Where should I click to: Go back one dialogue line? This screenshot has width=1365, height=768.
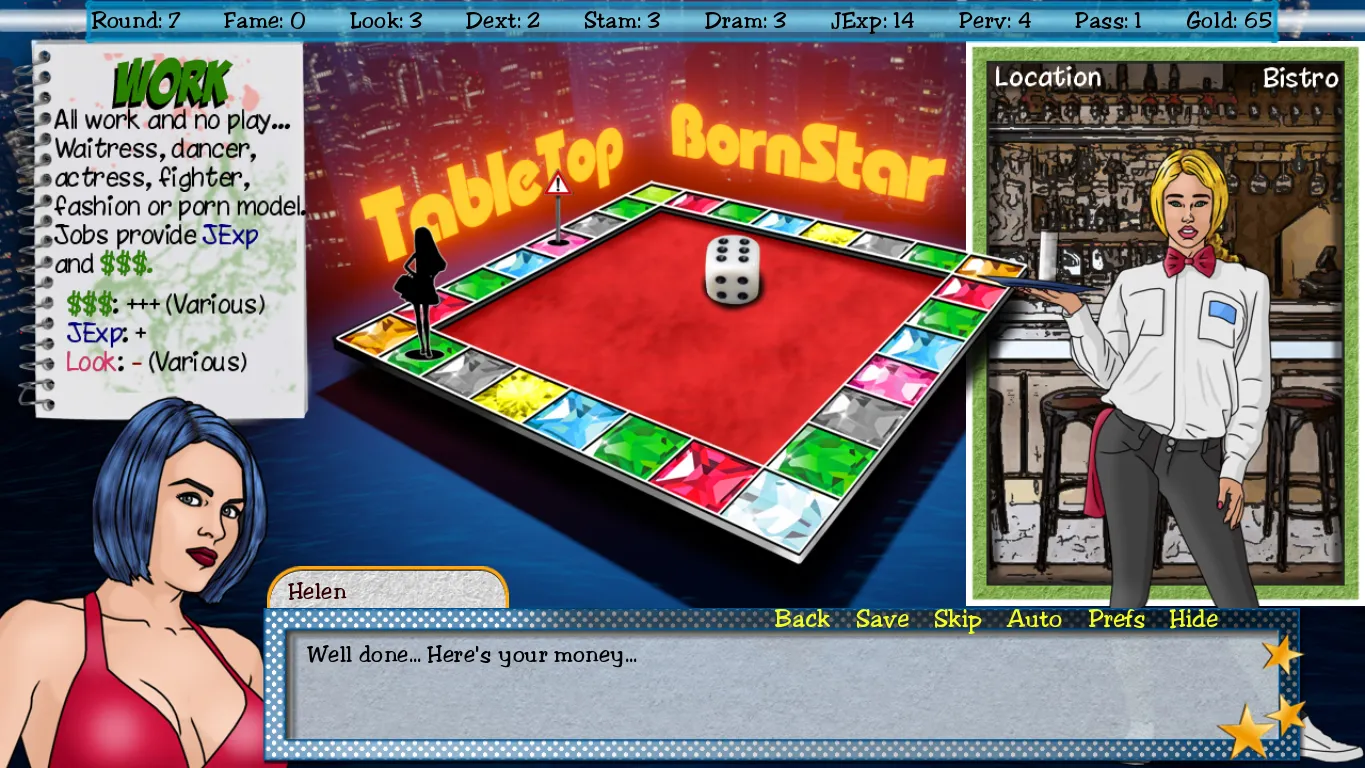pos(802,619)
